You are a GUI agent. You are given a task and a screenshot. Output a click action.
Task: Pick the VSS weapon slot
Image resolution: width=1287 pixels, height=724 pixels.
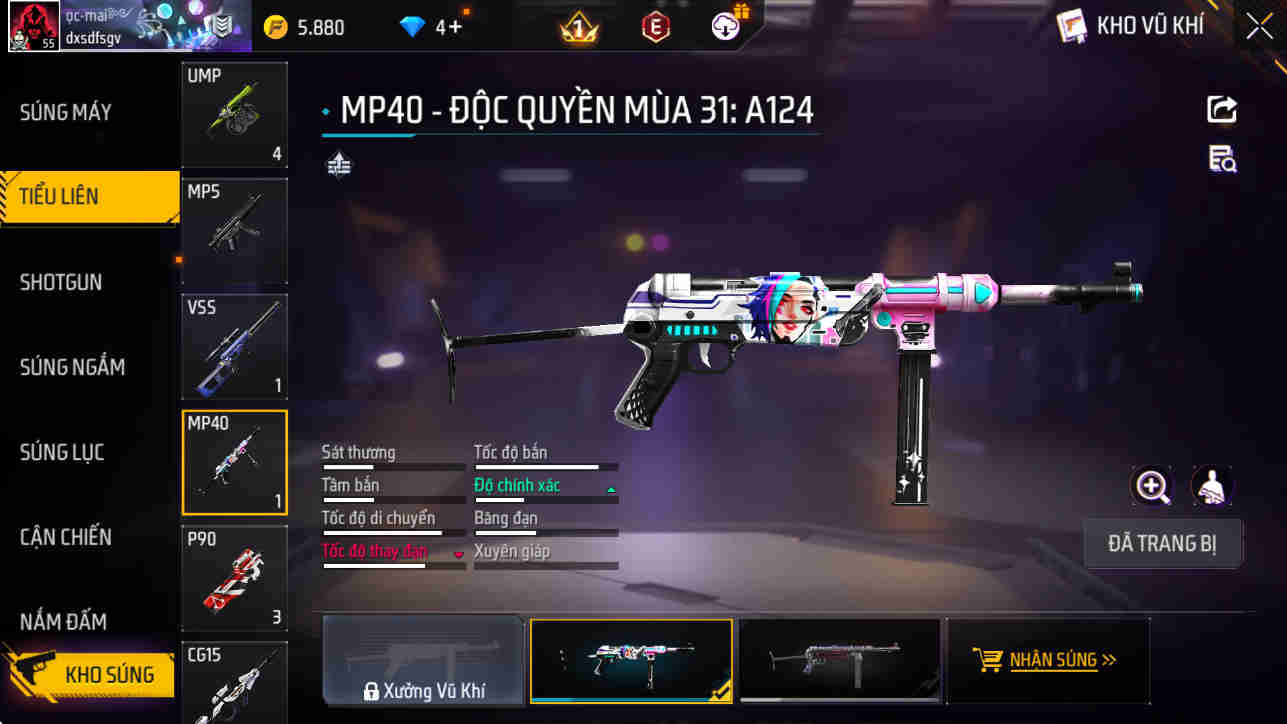[234, 346]
